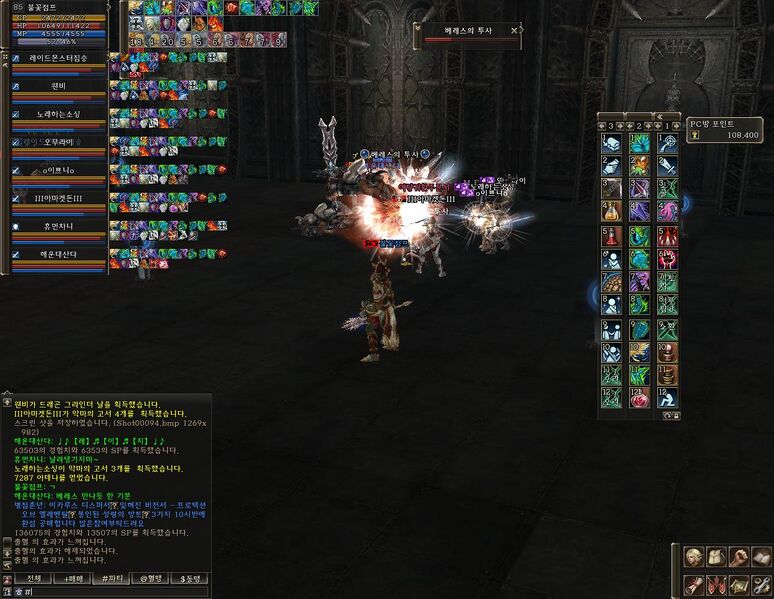
Task: Switch to the @혈맹 clan chat tab
Action: click(x=149, y=578)
